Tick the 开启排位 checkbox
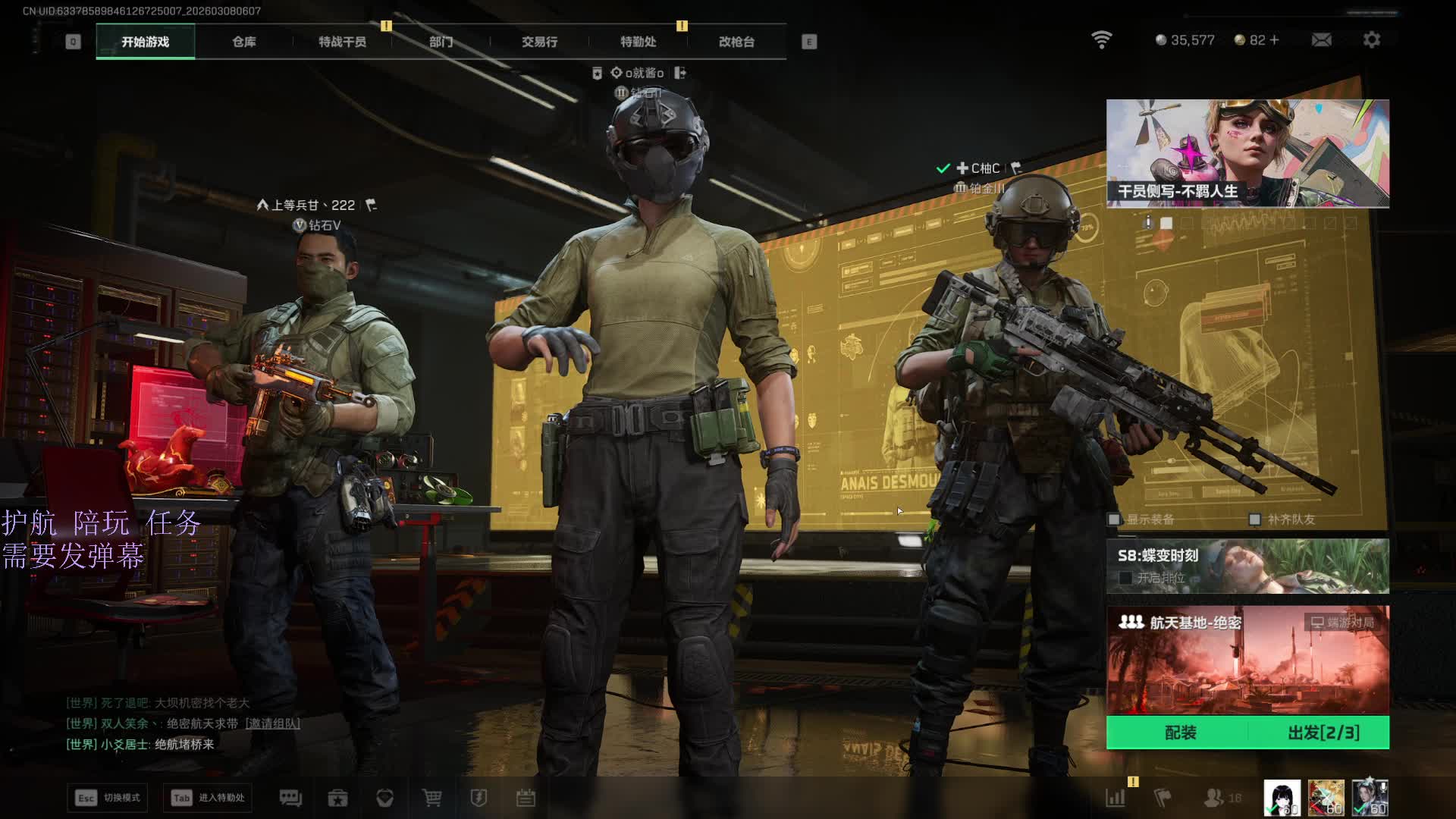Screen dimensions: 1456x819 tap(1126, 578)
